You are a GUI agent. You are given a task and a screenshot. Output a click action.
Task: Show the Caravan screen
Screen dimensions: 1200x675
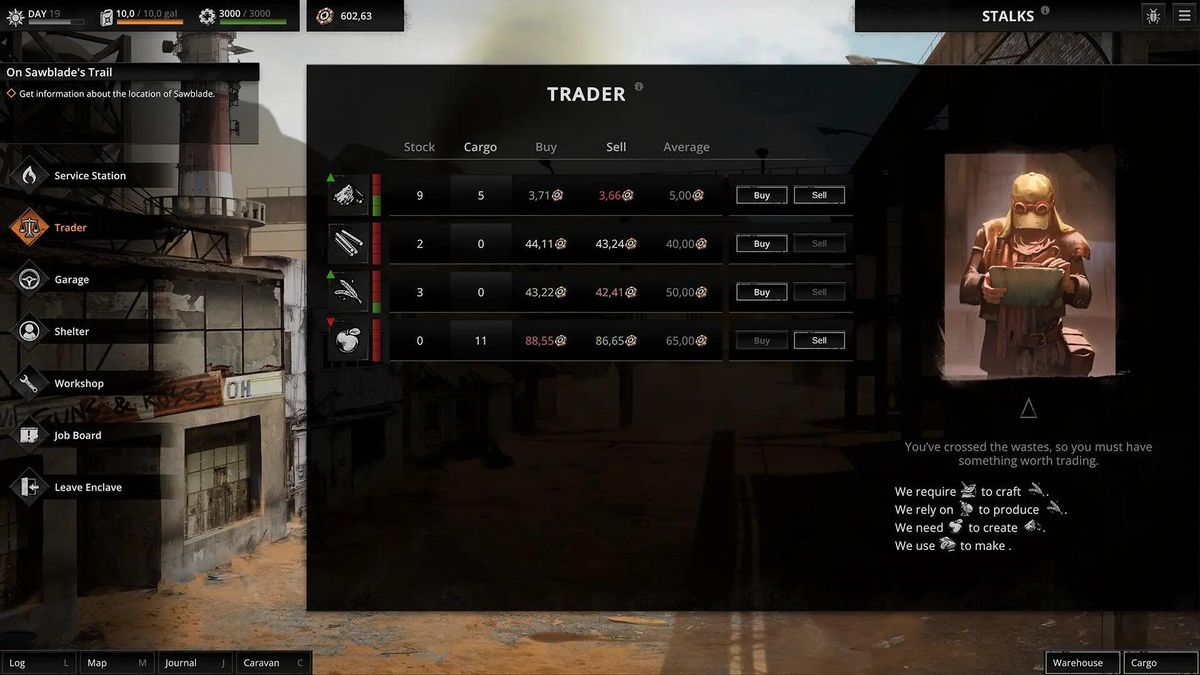click(273, 663)
